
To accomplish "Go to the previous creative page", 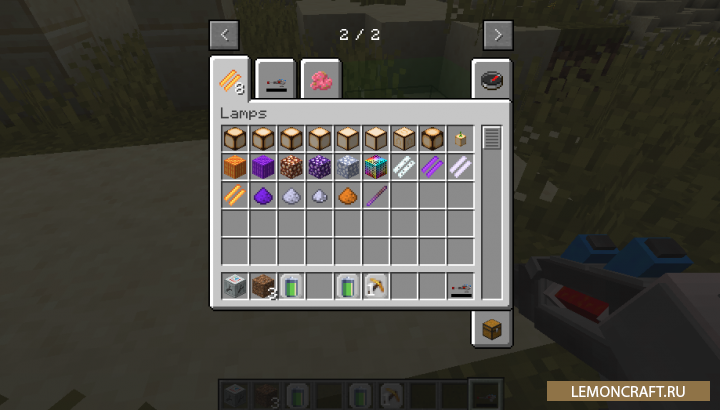I will coord(224,35).
